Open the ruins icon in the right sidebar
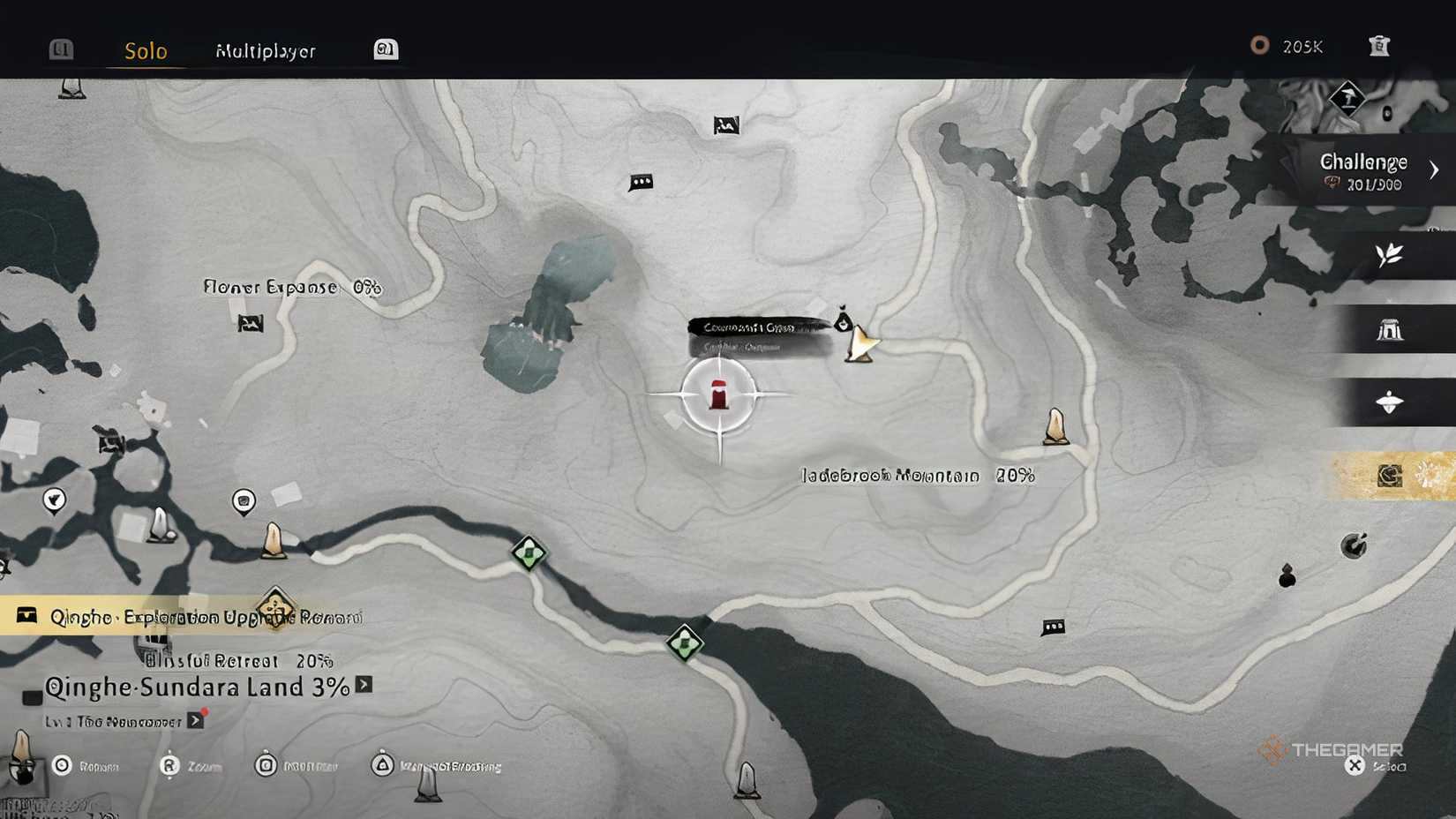Viewport: 1456px width, 819px height. coord(1389,329)
